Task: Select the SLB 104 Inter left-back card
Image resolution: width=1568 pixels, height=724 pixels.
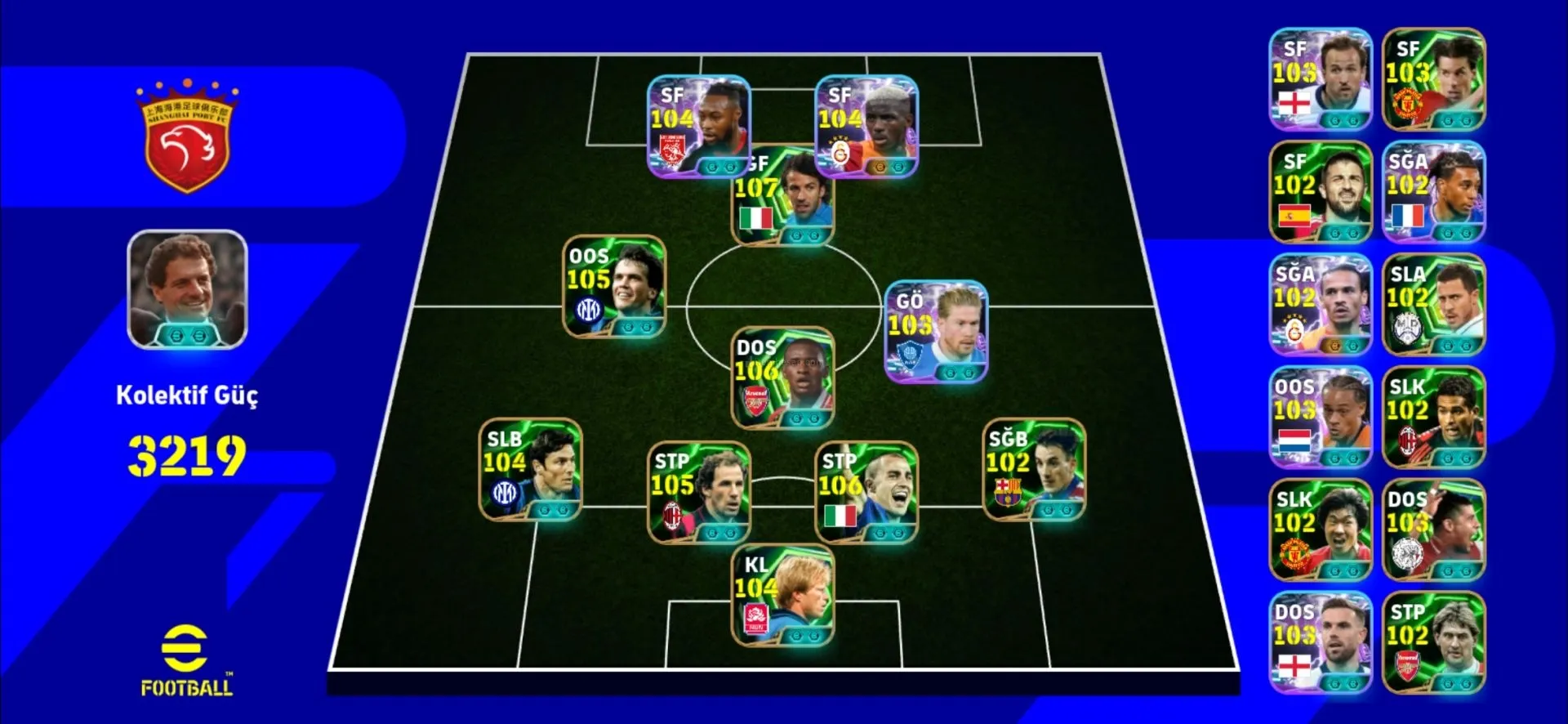Action: 530,470
